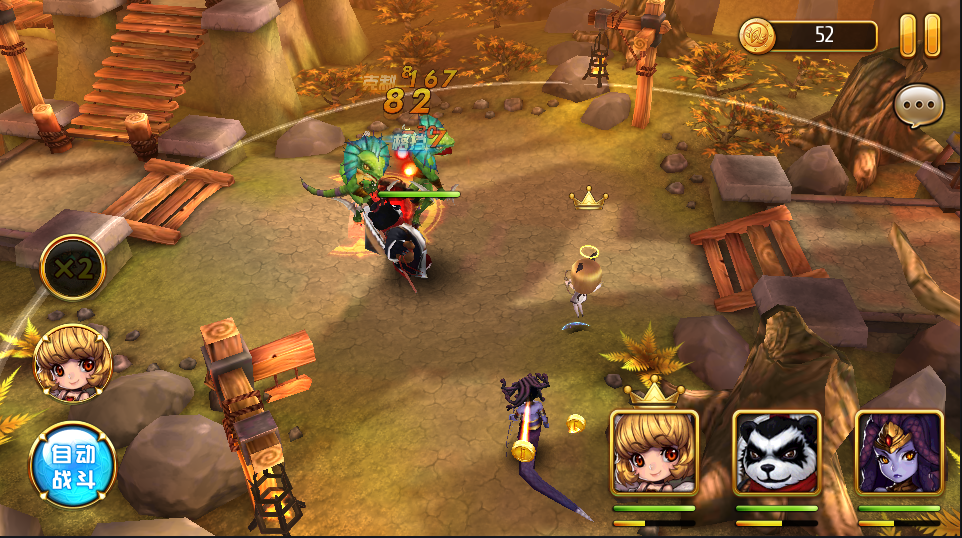Choose the purple-skinned medusa hero card
The height and width of the screenshot is (538, 962).
click(x=899, y=453)
